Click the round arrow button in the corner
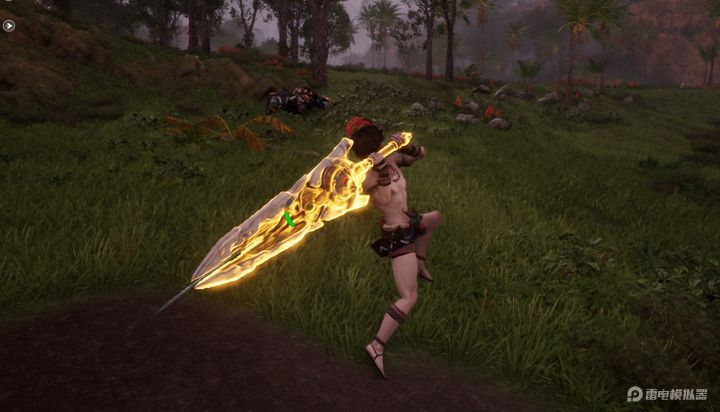This screenshot has width=720, height=412. [9, 25]
